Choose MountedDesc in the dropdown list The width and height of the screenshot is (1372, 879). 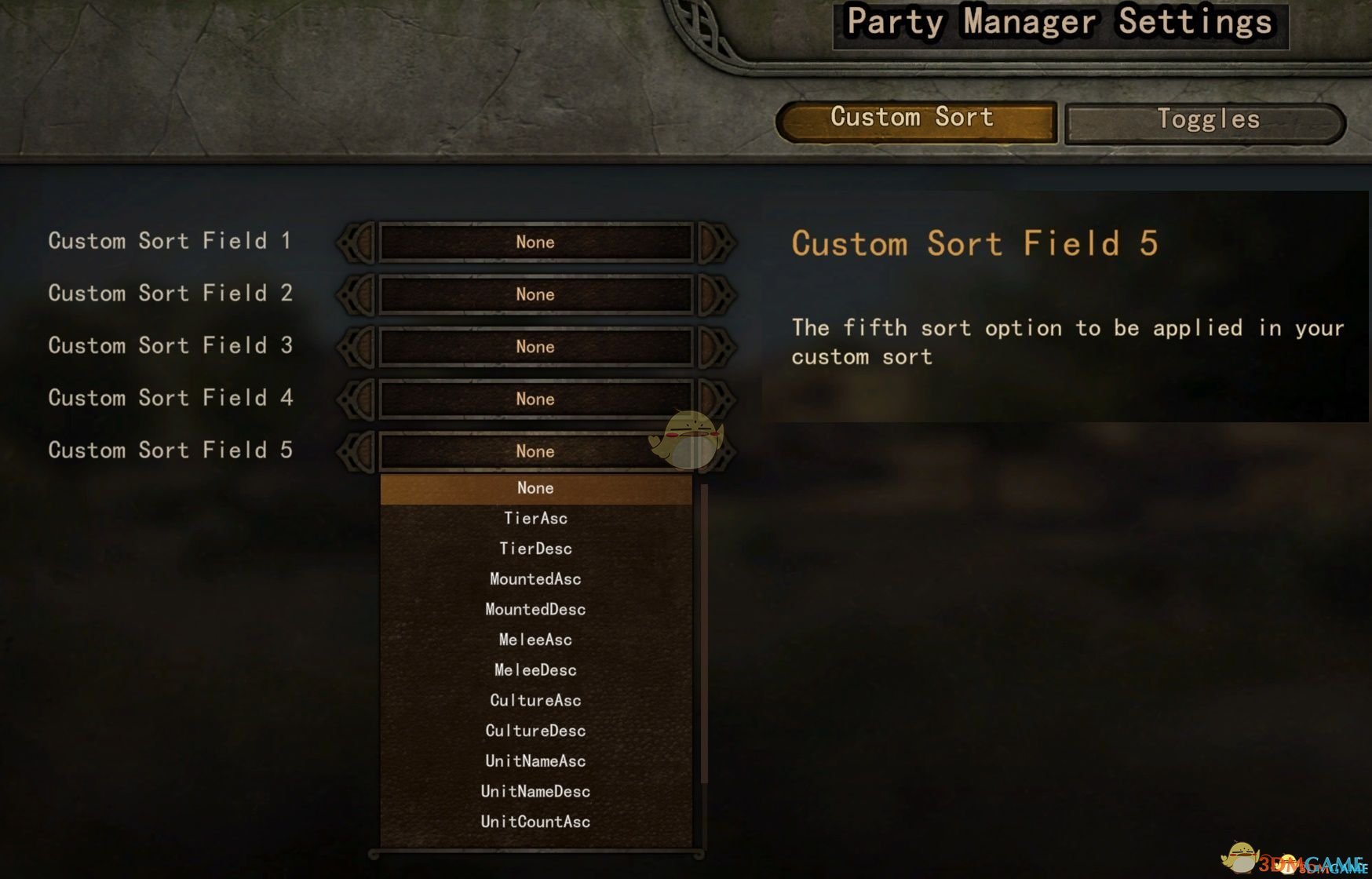point(535,609)
